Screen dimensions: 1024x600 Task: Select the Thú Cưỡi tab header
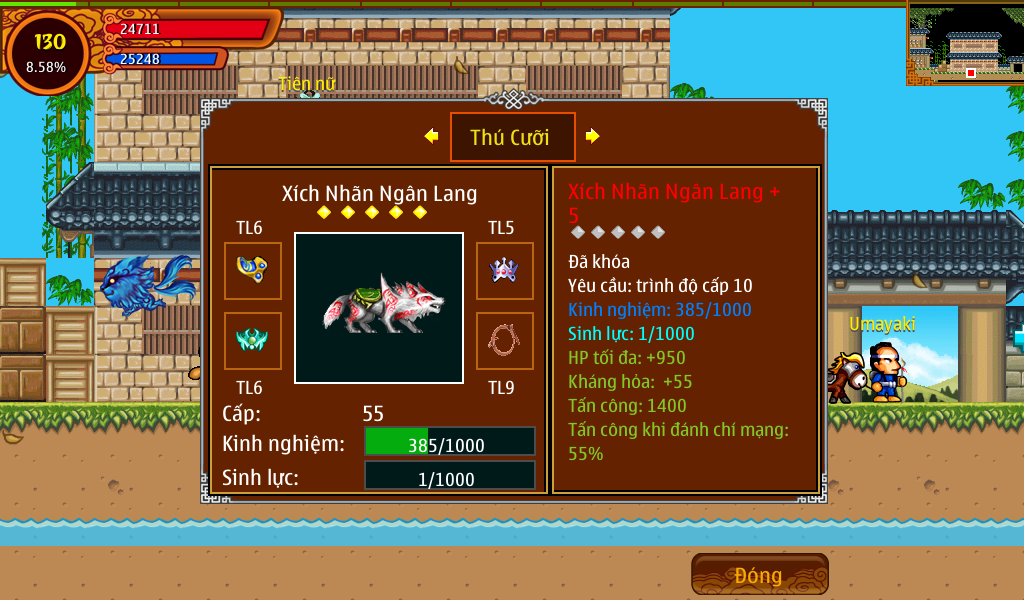tap(512, 137)
